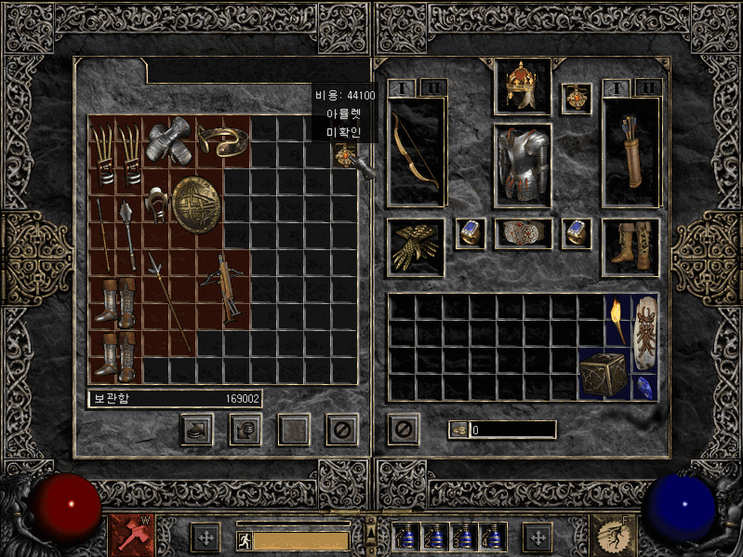Close the gambling shop panel
This screenshot has height=557, width=743.
pyautogui.click(x=342, y=430)
